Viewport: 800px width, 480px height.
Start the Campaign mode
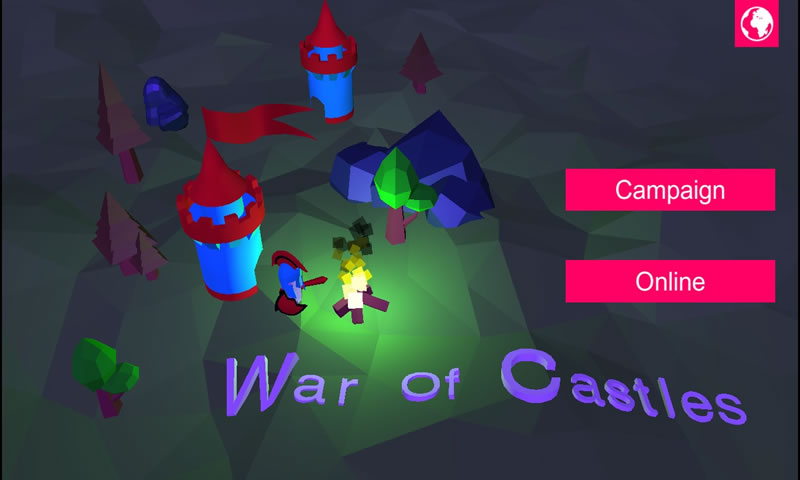(670, 190)
